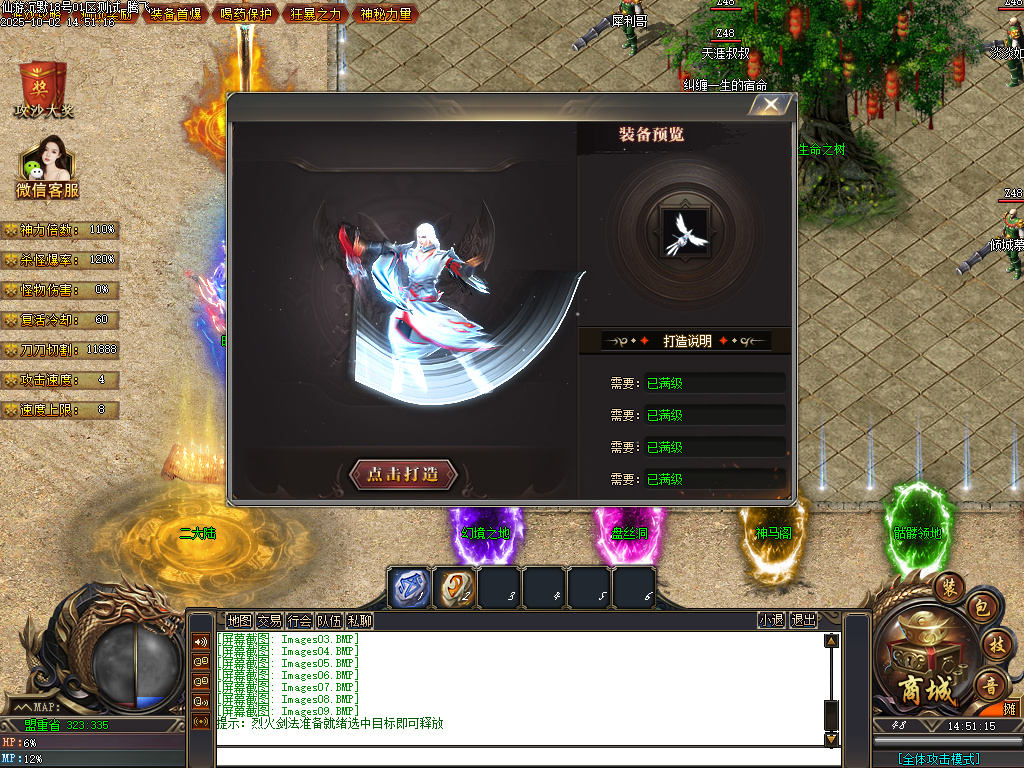The height and width of the screenshot is (768, 1024).
Task: Select the winged equipment preview slot
Action: tap(685, 226)
